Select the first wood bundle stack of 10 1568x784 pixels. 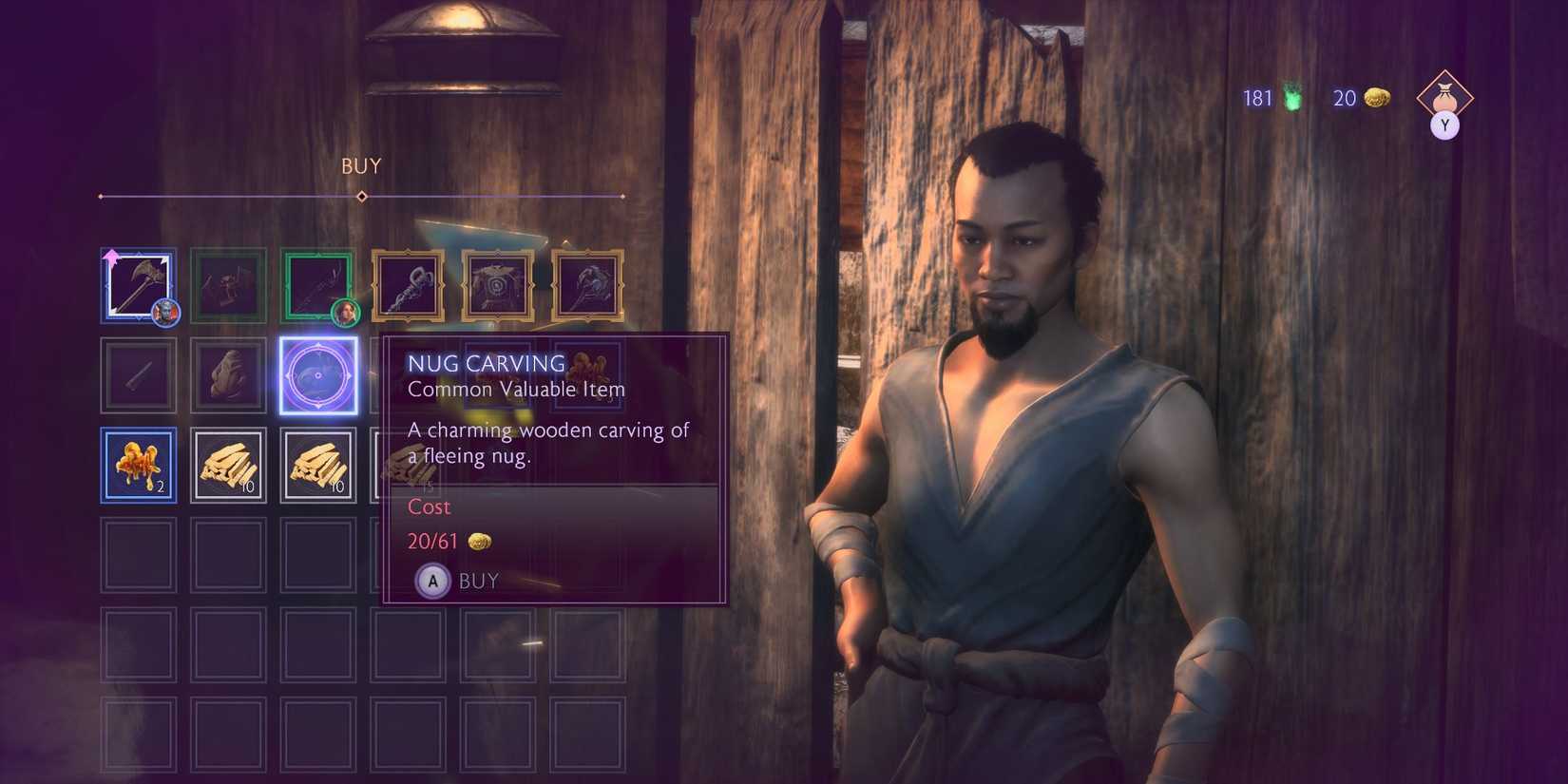[x=228, y=463]
